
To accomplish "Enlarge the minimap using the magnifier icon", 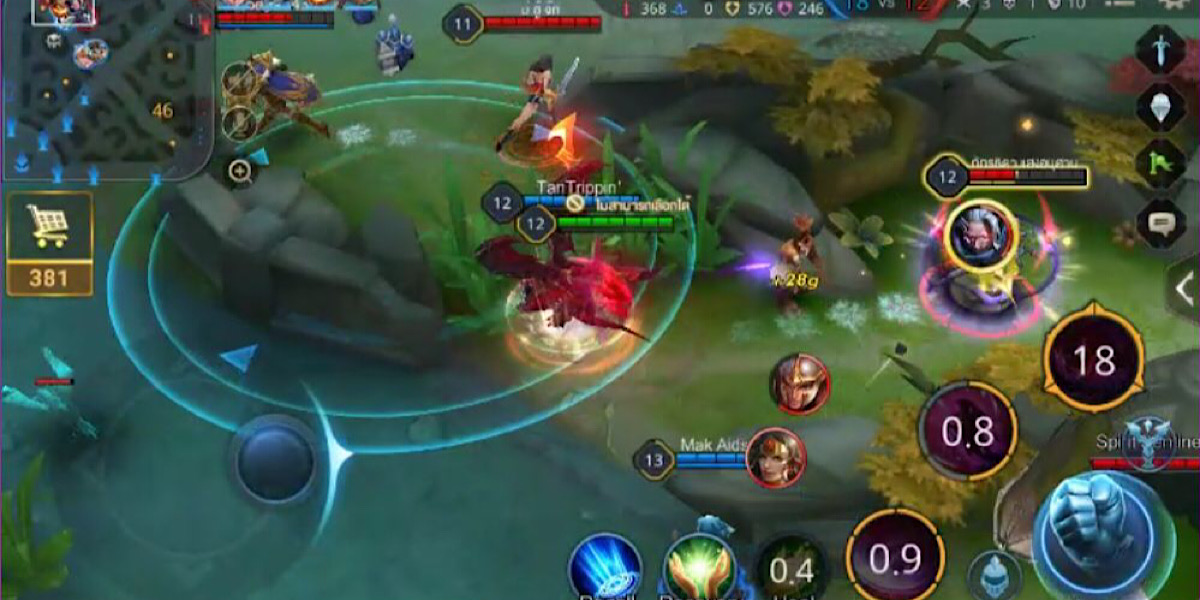I will tap(240, 172).
